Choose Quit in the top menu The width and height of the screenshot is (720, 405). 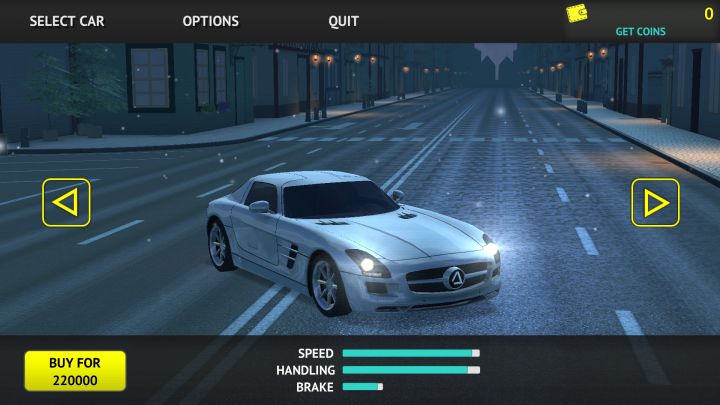(343, 21)
